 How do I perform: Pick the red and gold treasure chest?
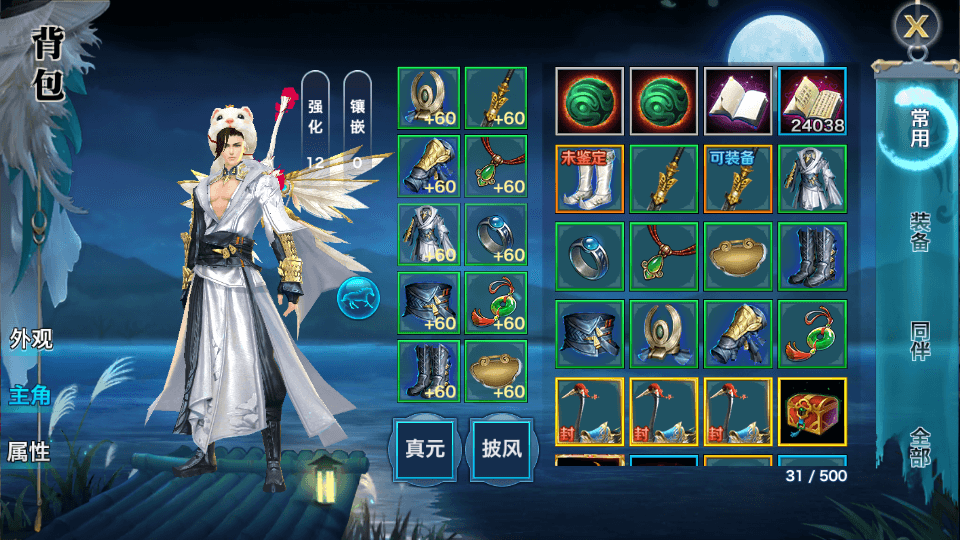coord(812,411)
